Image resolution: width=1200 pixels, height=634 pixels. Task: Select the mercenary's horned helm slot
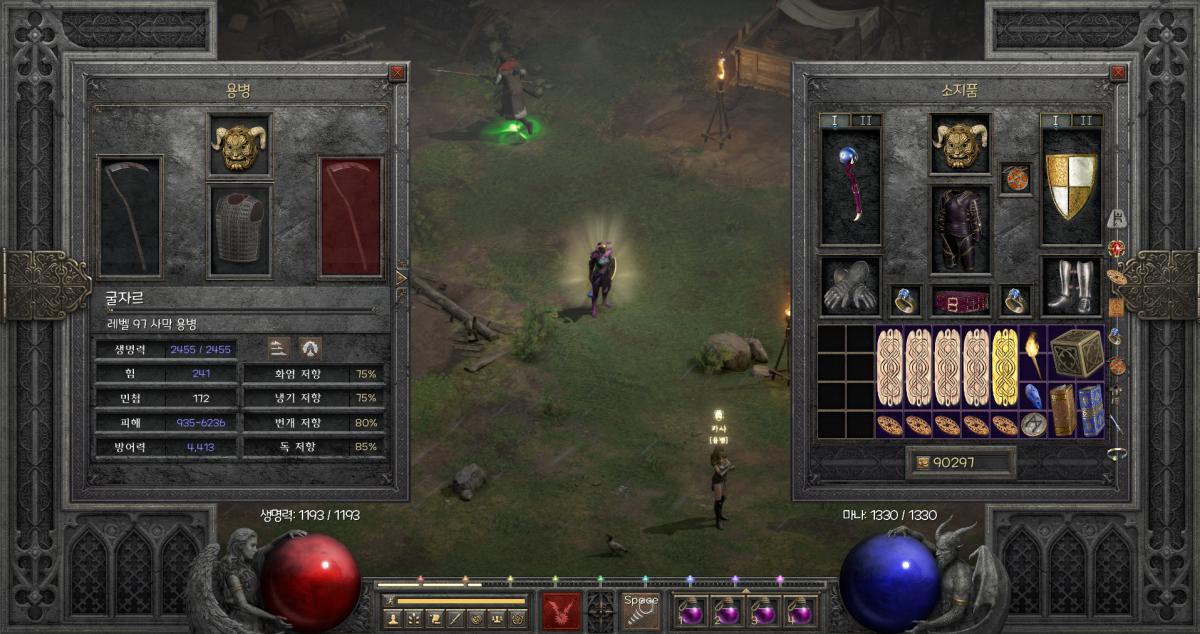(239, 146)
